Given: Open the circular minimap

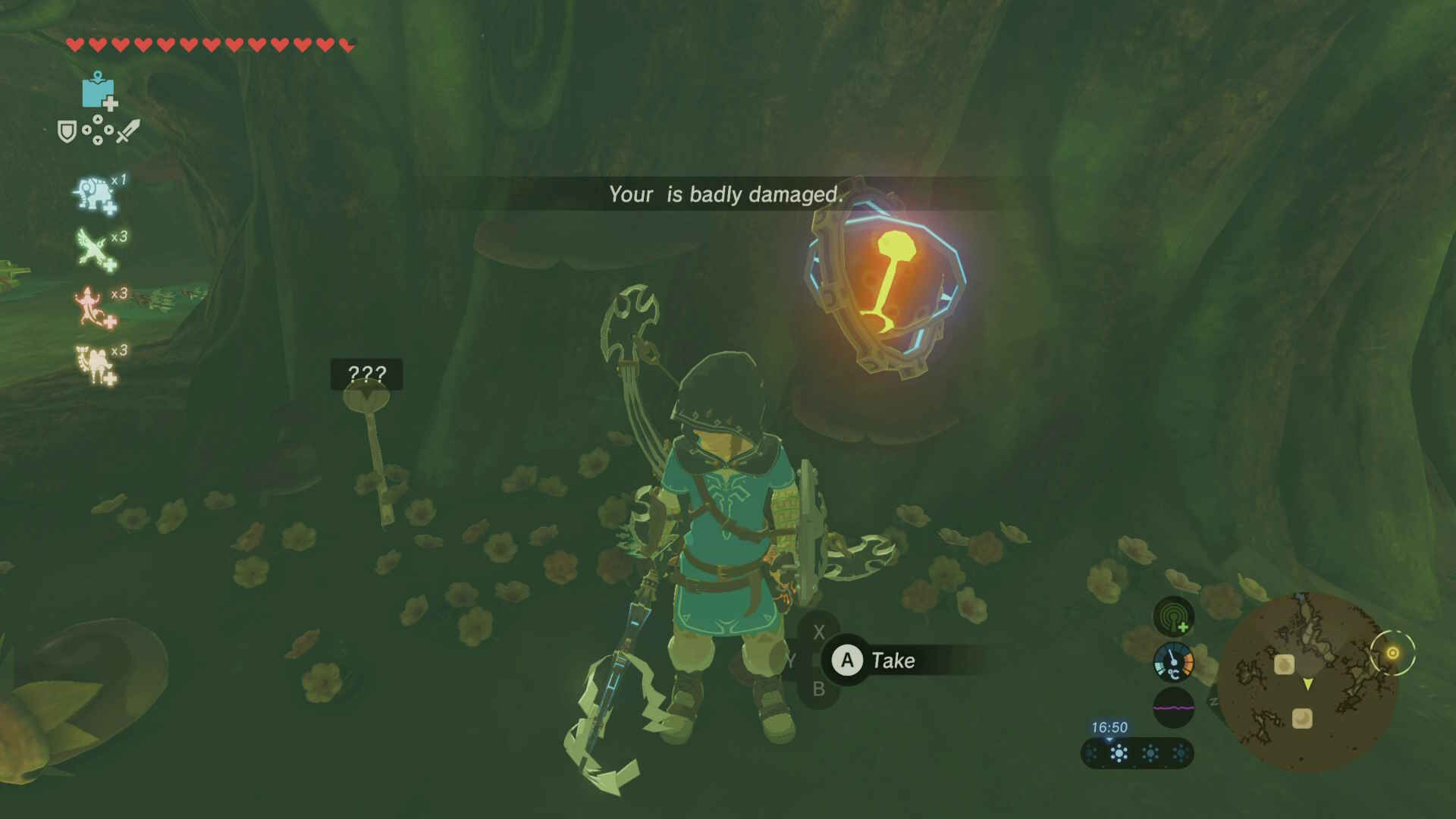Looking at the screenshot, I should (1307, 682).
